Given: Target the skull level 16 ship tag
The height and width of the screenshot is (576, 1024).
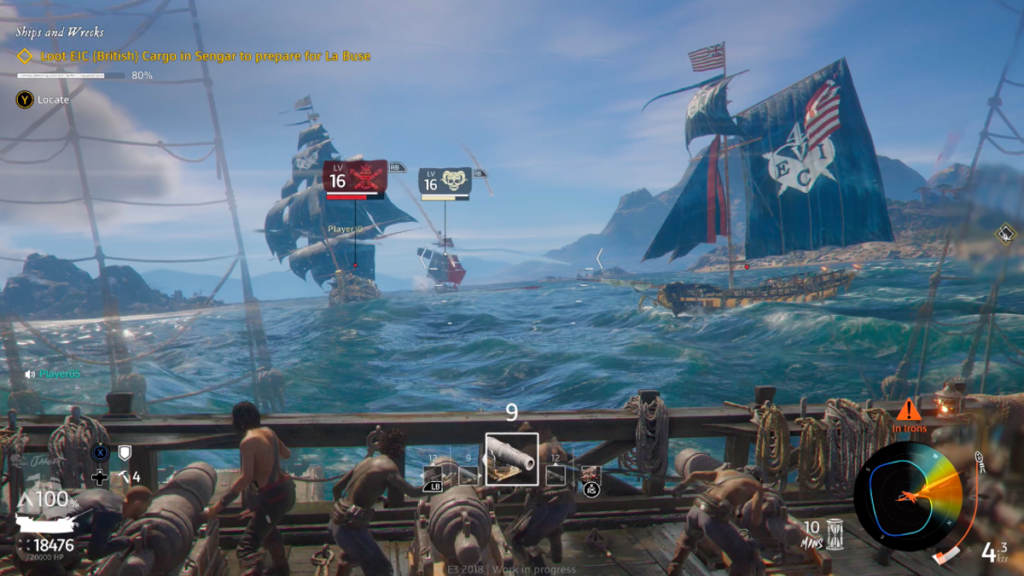Looking at the screenshot, I should click(445, 182).
